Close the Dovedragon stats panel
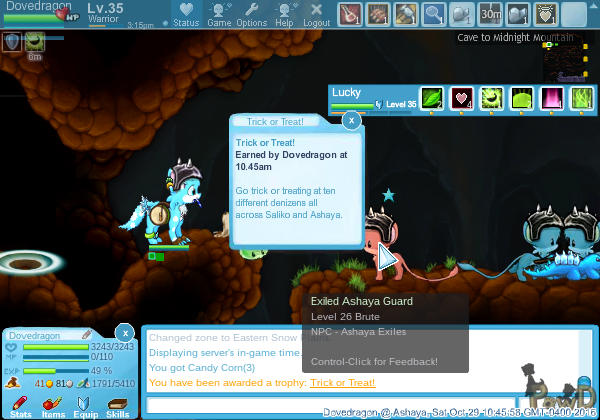600x420 pixels. [125, 332]
